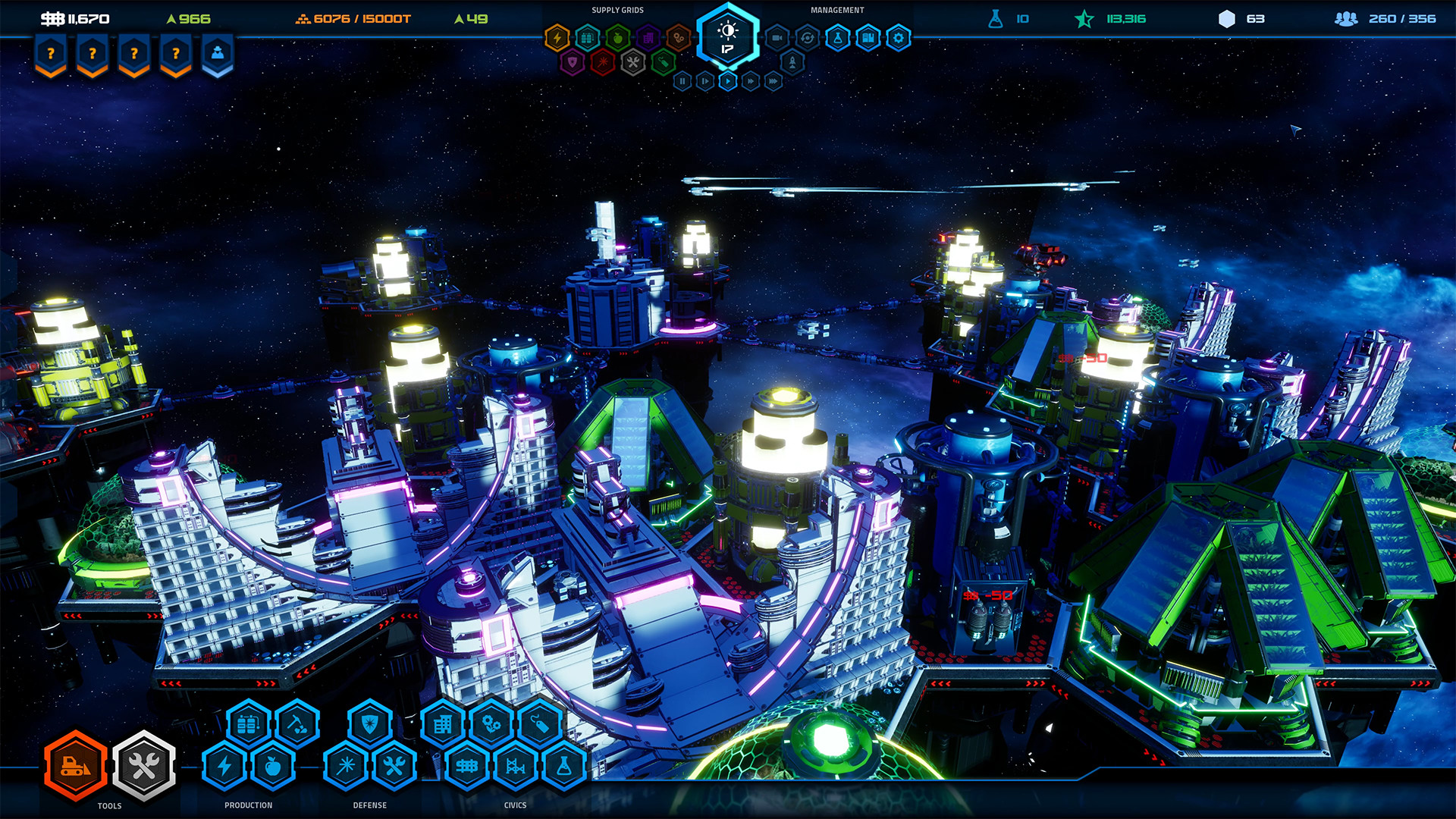Image resolution: width=1456 pixels, height=819 pixels.
Task: Toggle the power supply grid hexagon
Action: (557, 37)
